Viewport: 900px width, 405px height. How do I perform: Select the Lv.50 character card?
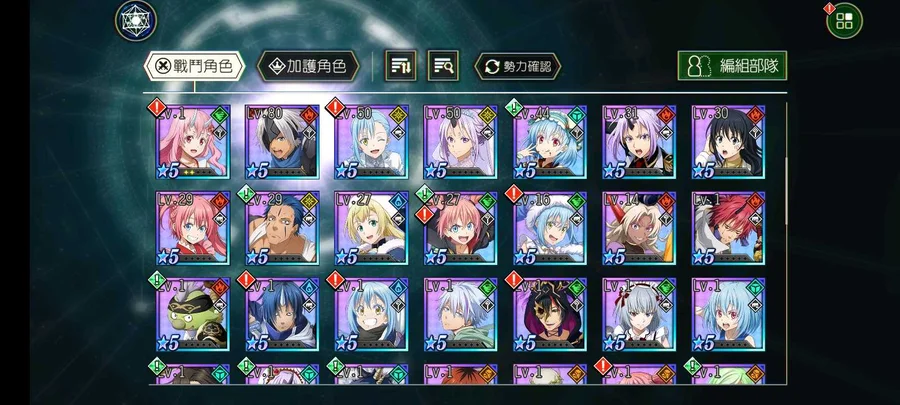tap(460, 141)
